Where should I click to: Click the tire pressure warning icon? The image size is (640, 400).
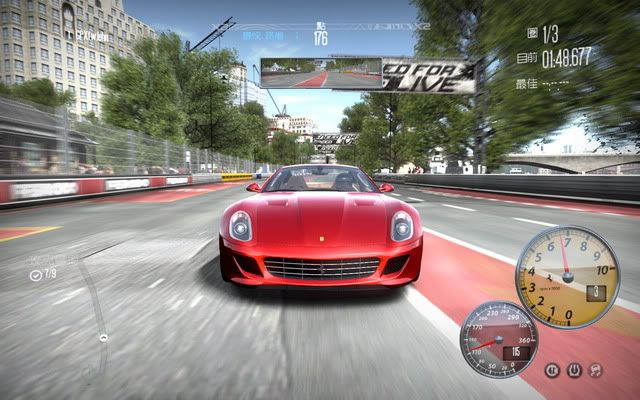pyautogui.click(x=574, y=371)
